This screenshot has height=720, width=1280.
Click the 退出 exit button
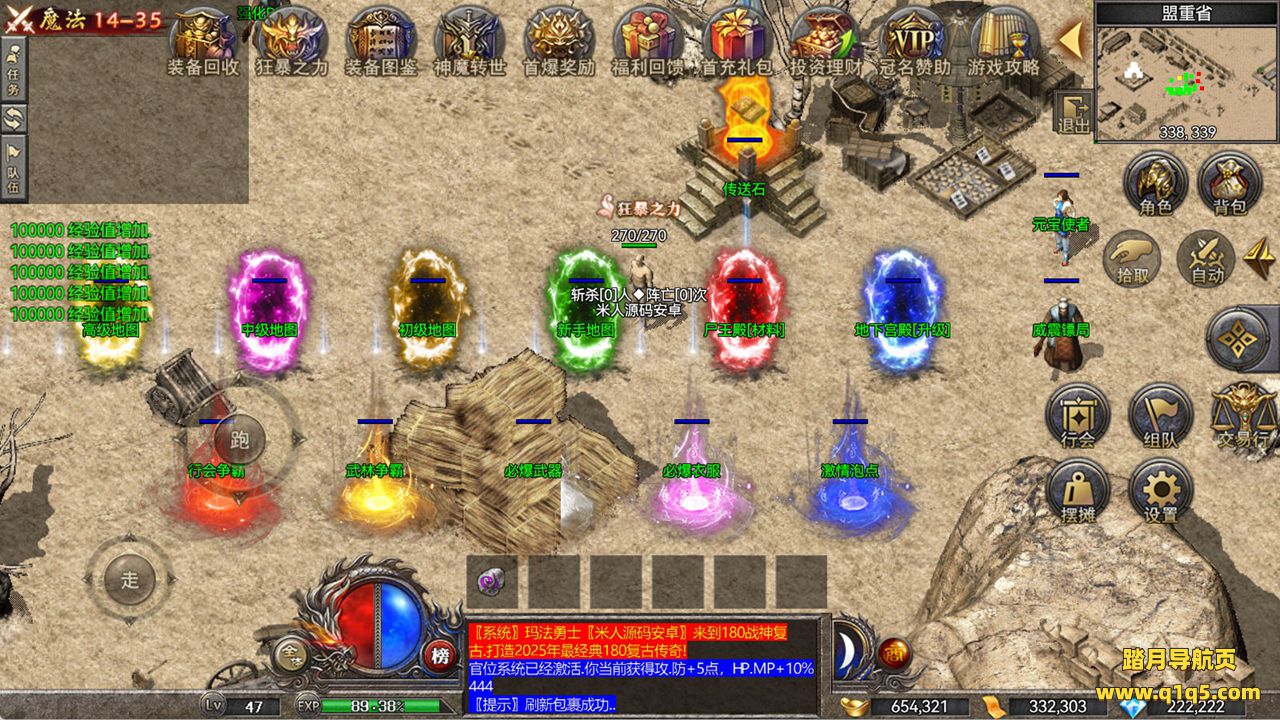click(x=1074, y=112)
